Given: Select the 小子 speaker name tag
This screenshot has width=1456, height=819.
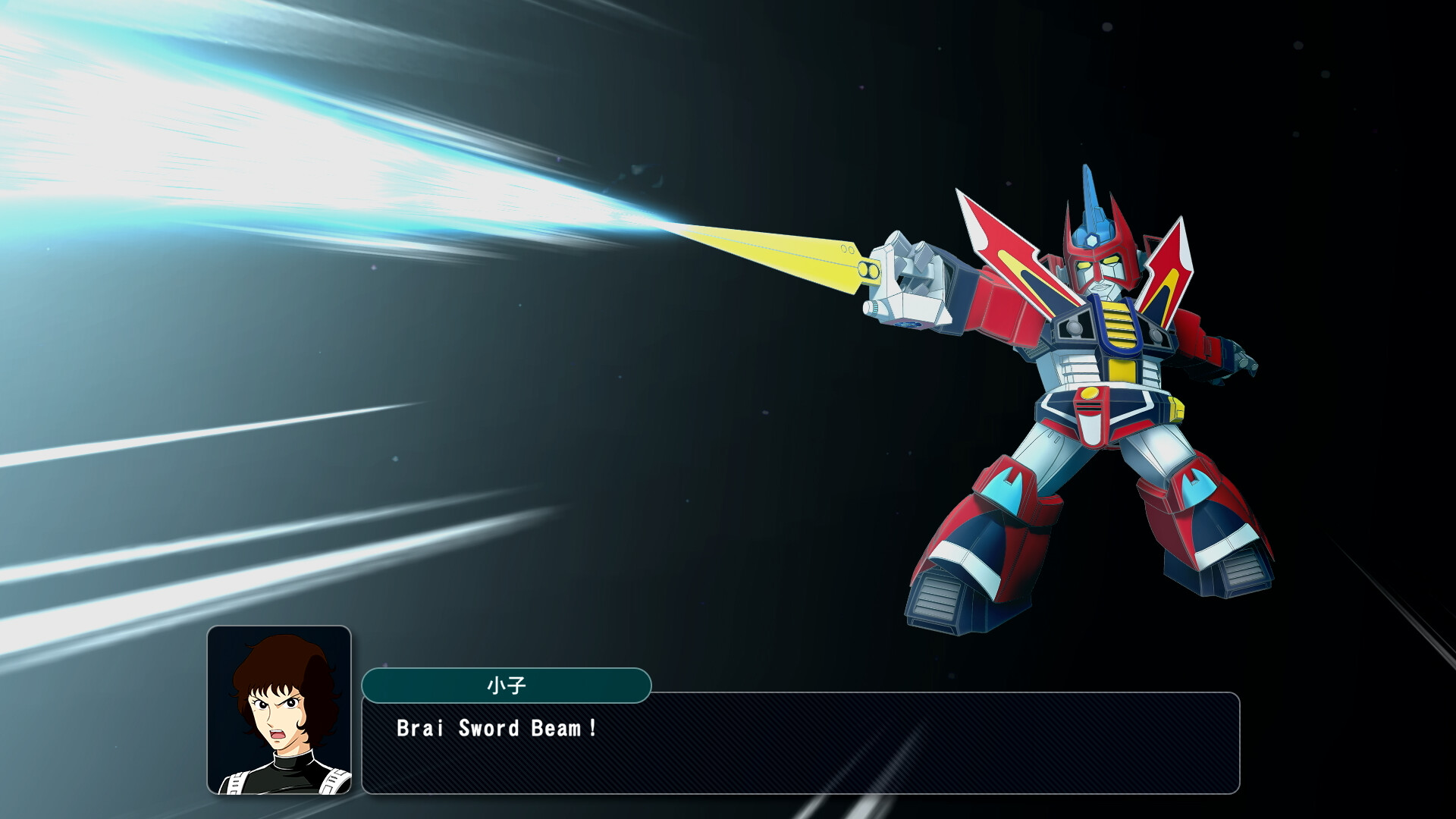Looking at the screenshot, I should (x=506, y=686).
